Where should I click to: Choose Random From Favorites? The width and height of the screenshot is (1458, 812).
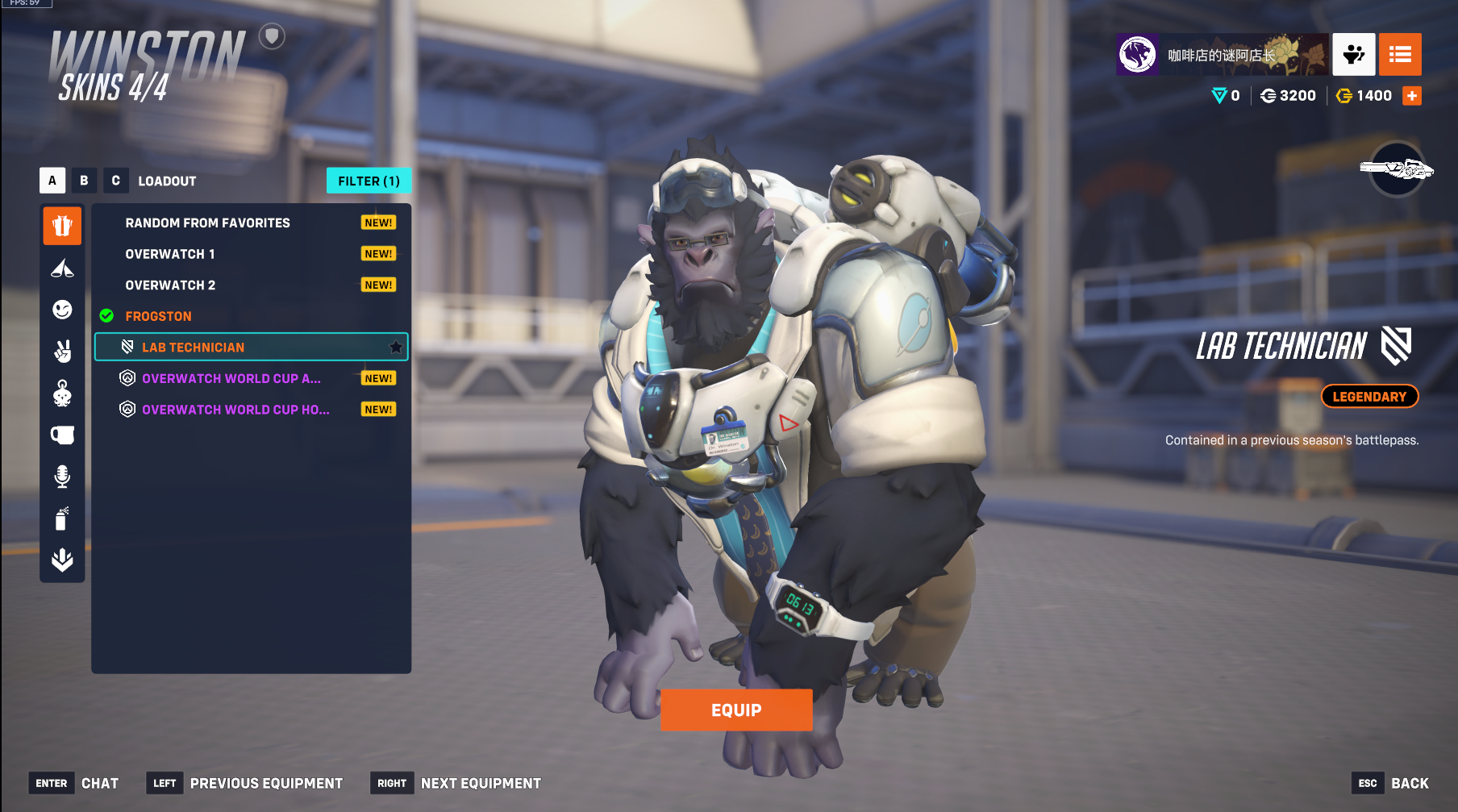pyautogui.click(x=207, y=223)
